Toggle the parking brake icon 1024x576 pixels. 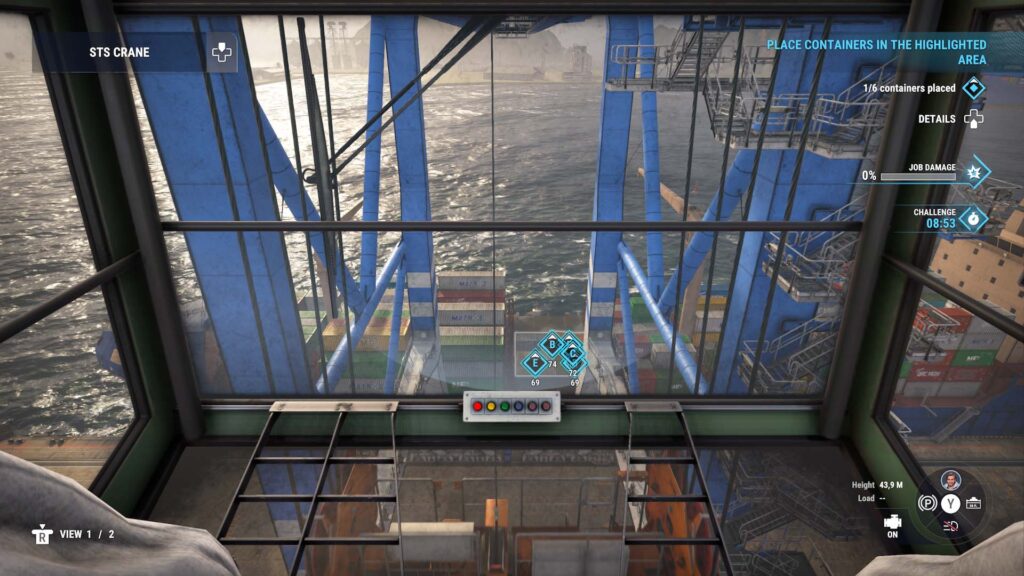[927, 503]
